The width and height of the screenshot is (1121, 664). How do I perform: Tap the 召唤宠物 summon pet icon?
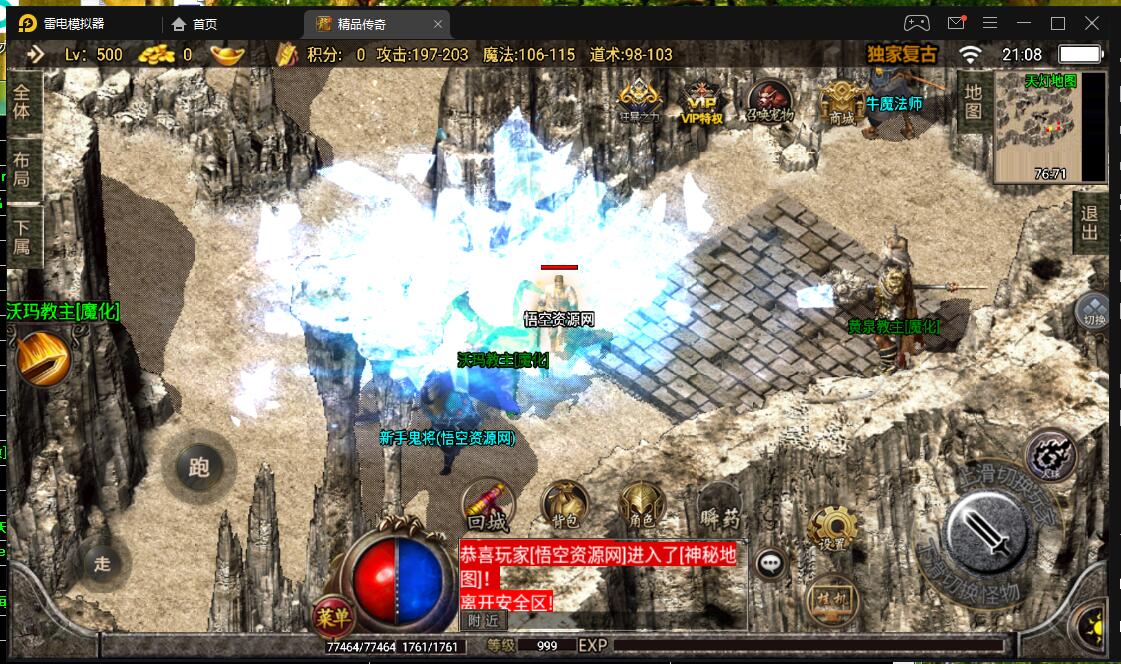(770, 103)
